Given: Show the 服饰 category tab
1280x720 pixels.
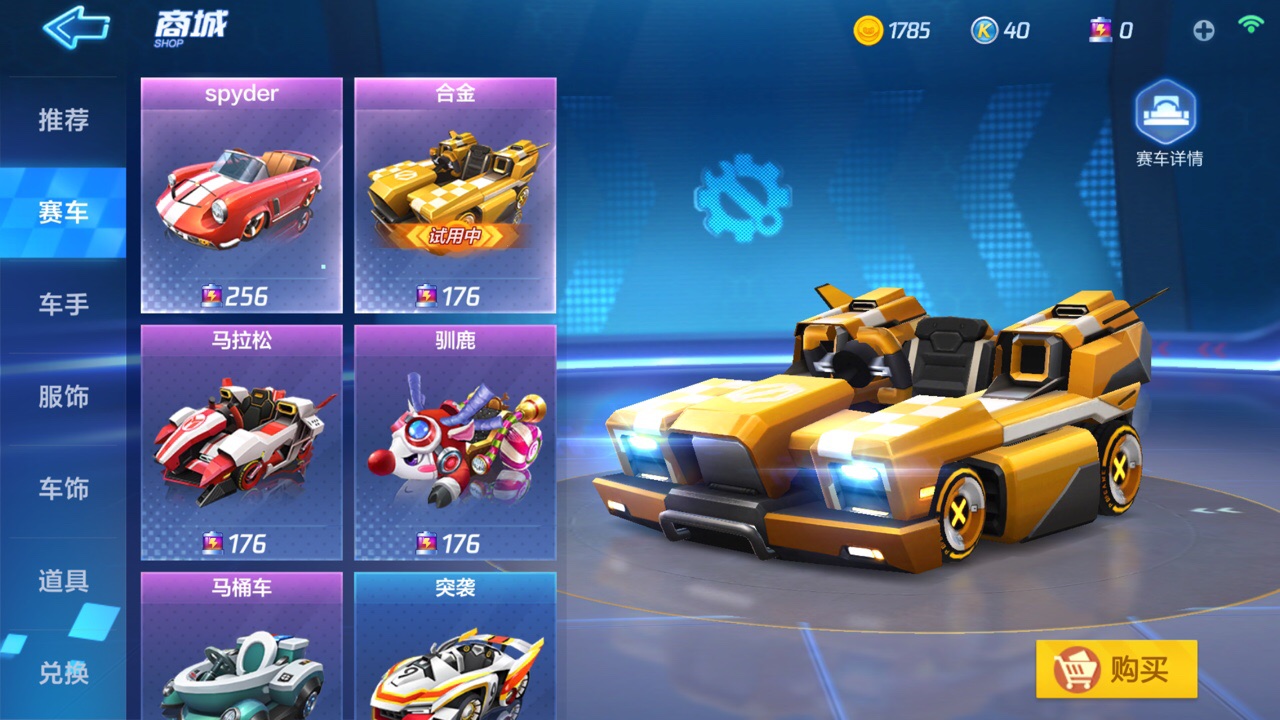Looking at the screenshot, I should 63,397.
